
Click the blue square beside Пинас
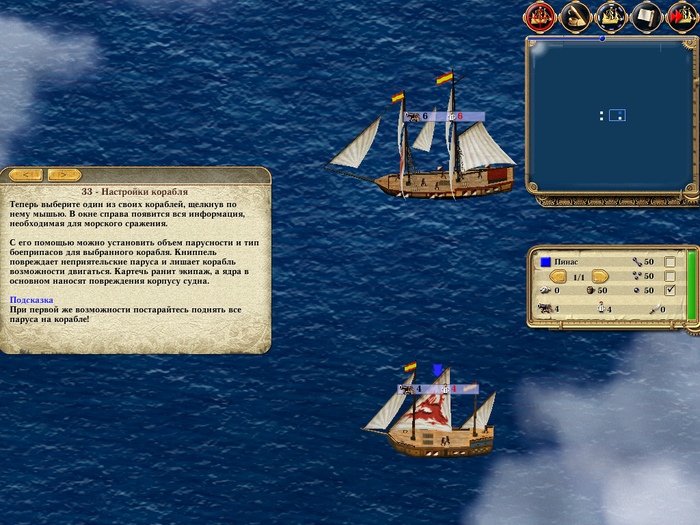click(x=545, y=262)
